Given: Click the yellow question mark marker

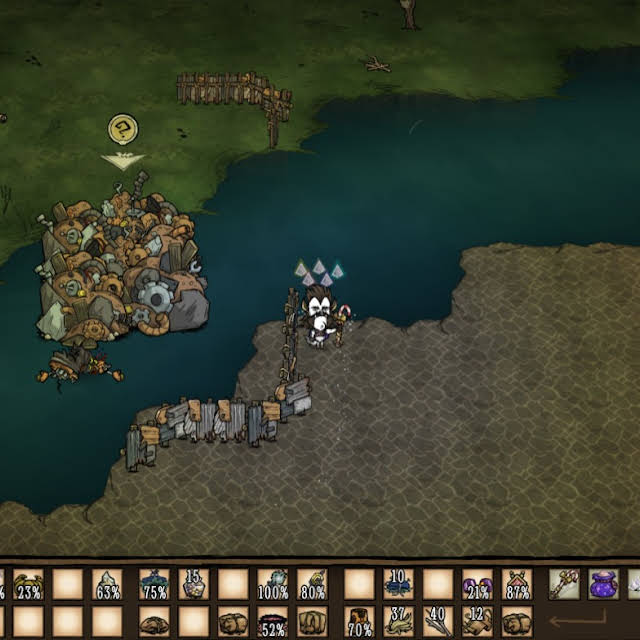Looking at the screenshot, I should click(x=122, y=129).
